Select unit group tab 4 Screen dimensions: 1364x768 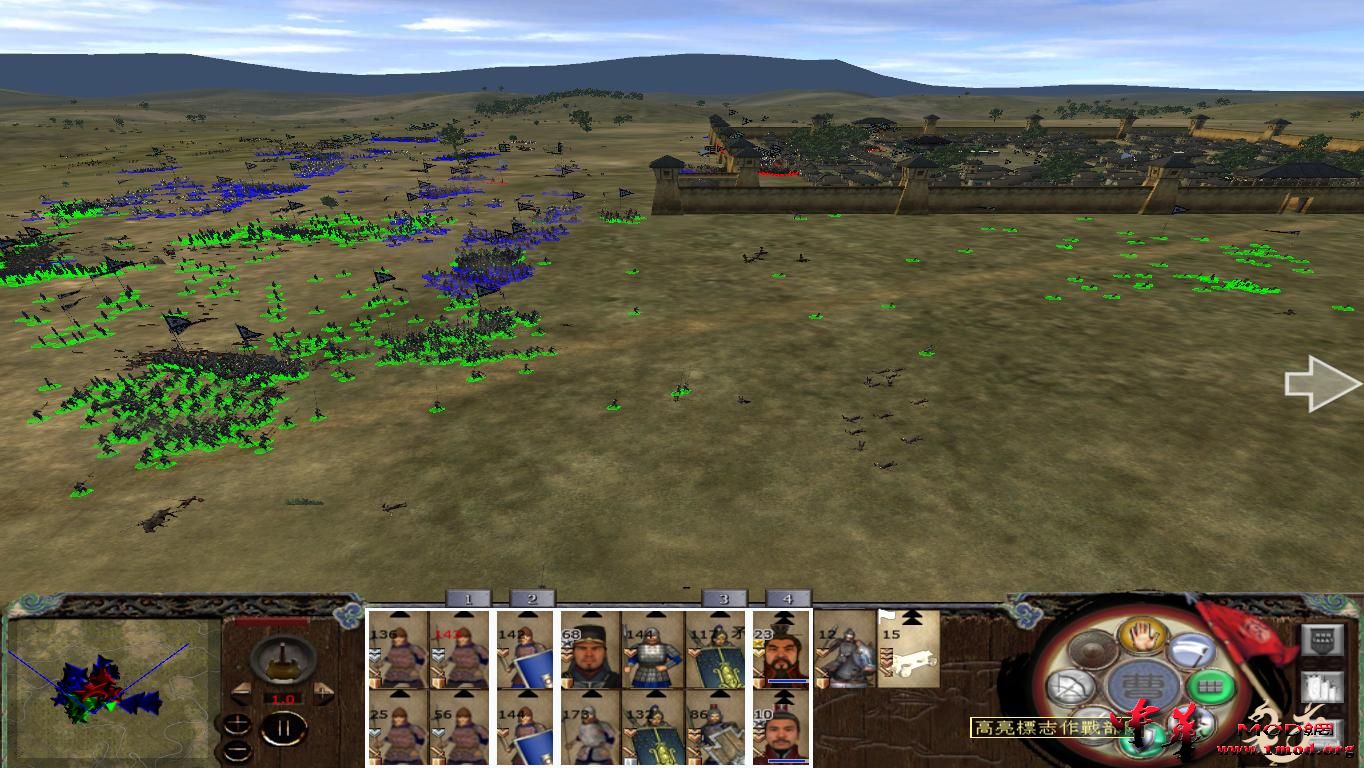[788, 598]
